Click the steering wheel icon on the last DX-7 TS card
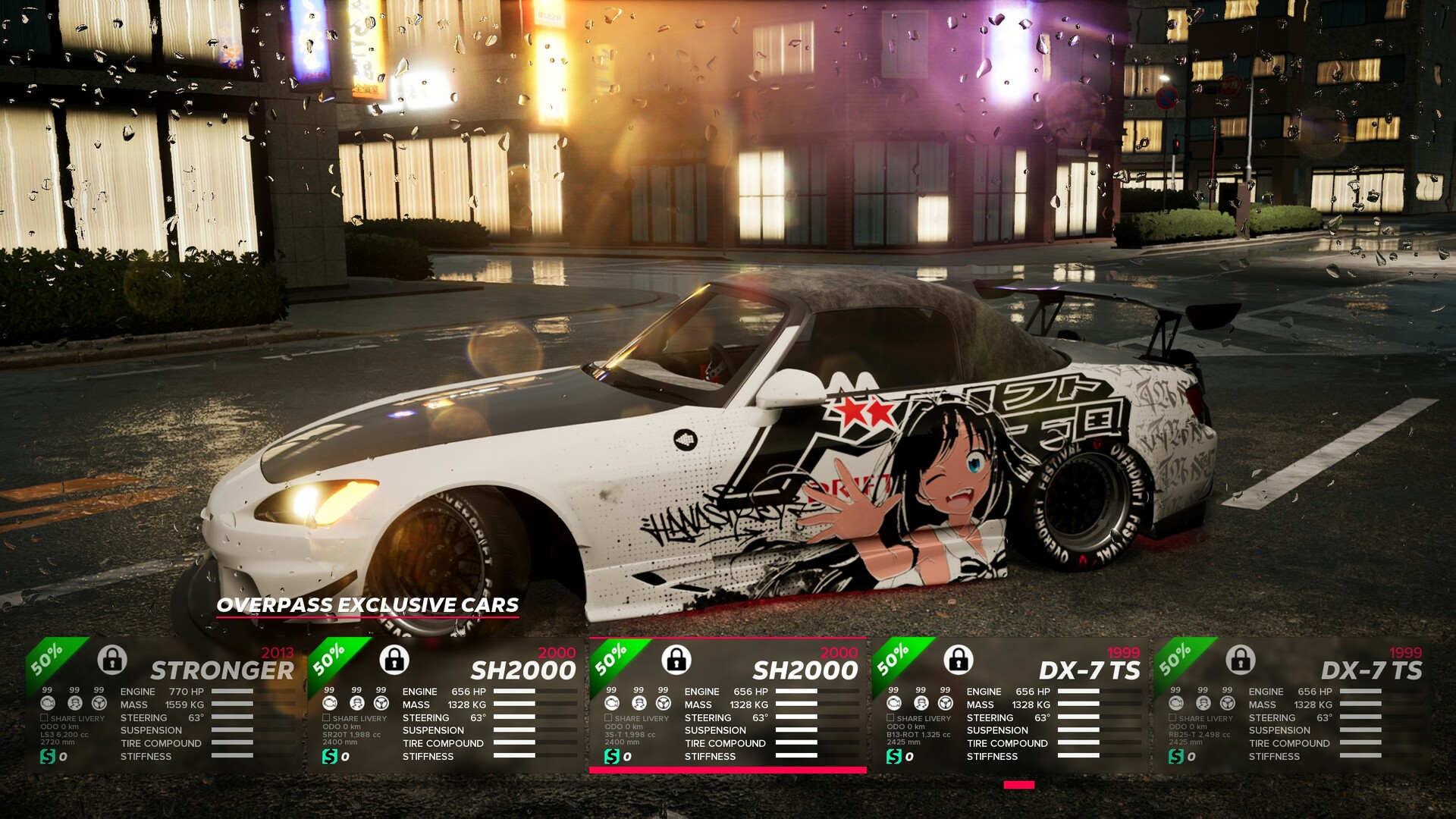 (1230, 701)
